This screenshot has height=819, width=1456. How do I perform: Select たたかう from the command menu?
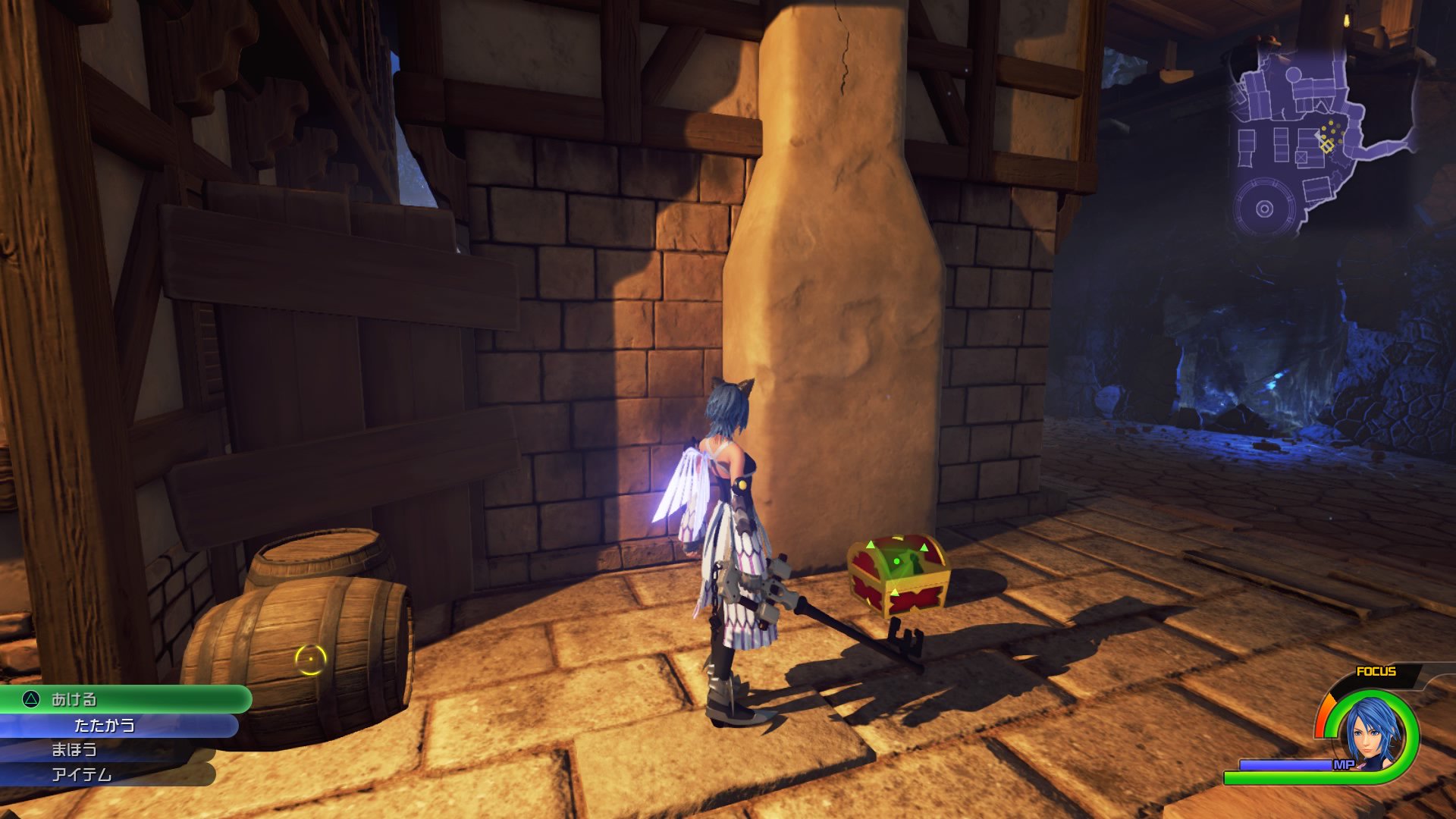(x=106, y=724)
